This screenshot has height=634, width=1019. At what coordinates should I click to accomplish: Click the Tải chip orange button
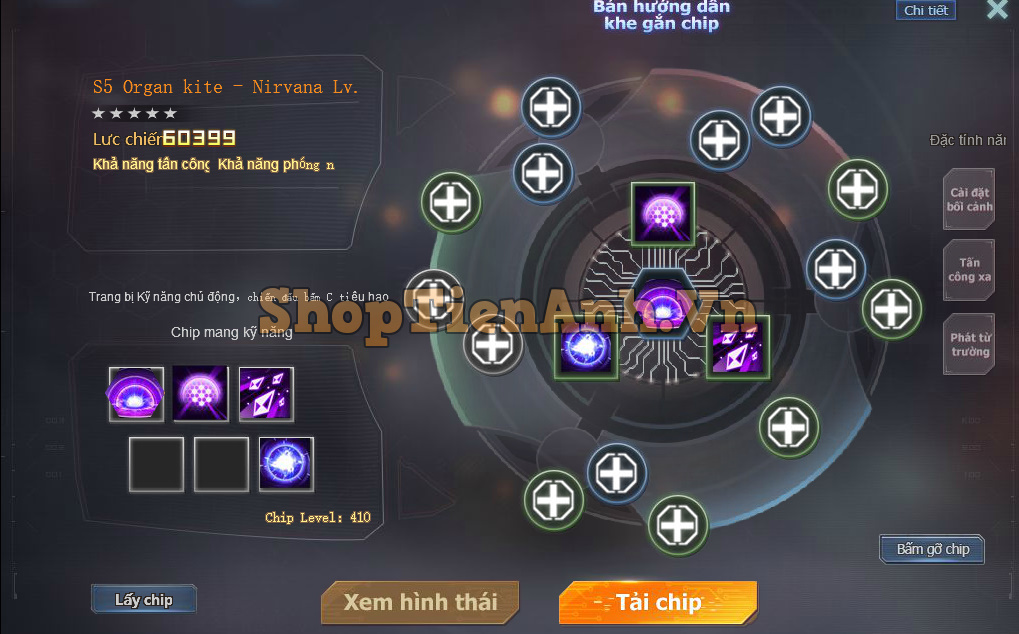[x=658, y=602]
